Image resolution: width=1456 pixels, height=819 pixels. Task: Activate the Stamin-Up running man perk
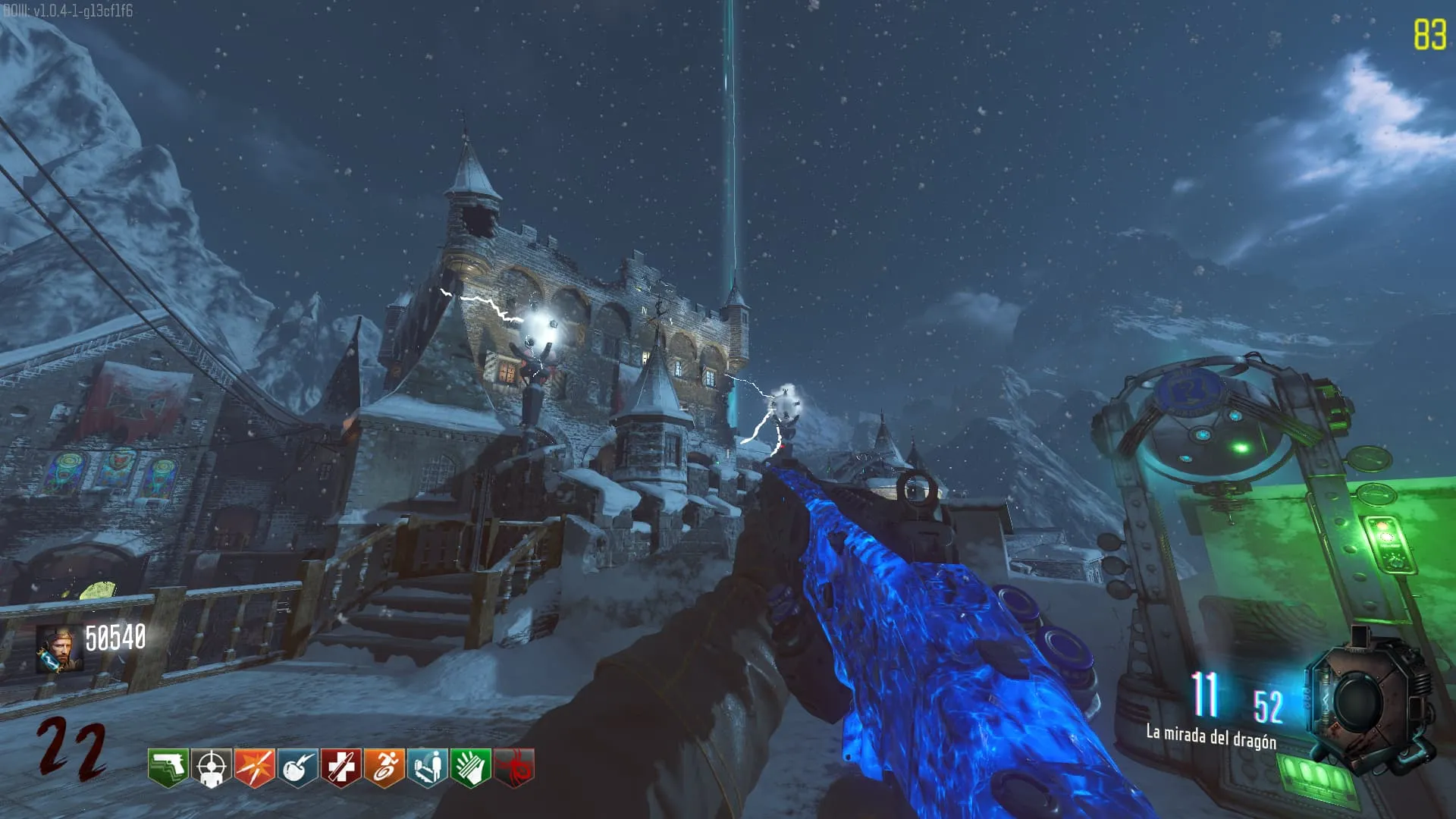(384, 767)
